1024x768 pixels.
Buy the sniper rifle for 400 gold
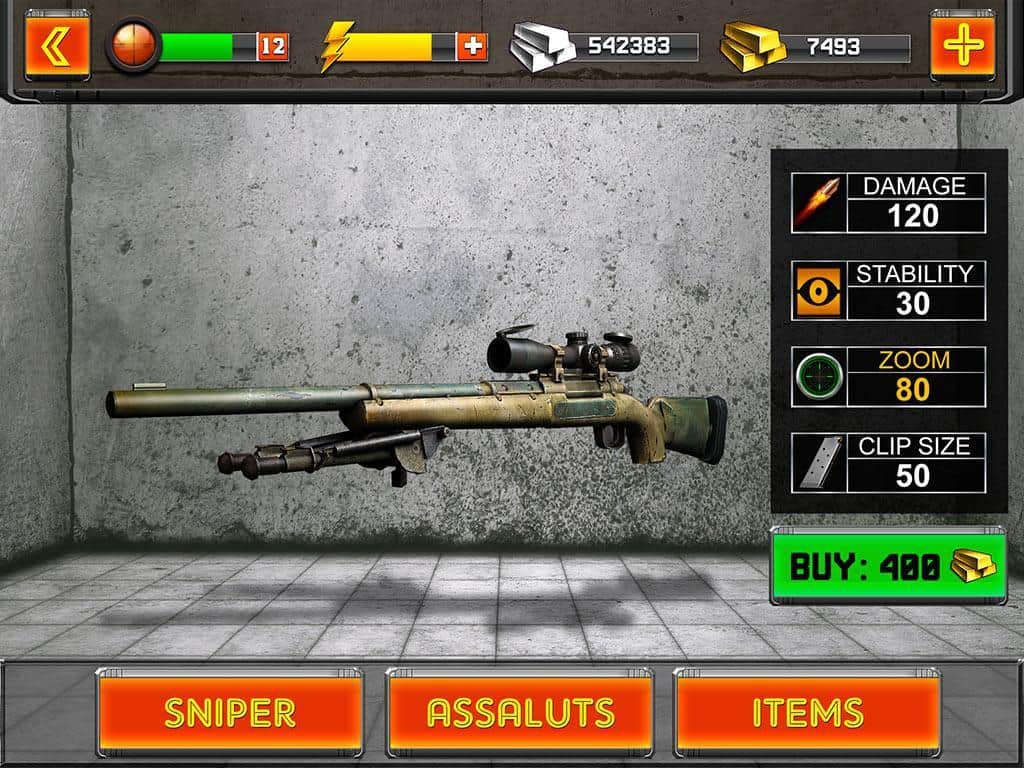pos(888,566)
